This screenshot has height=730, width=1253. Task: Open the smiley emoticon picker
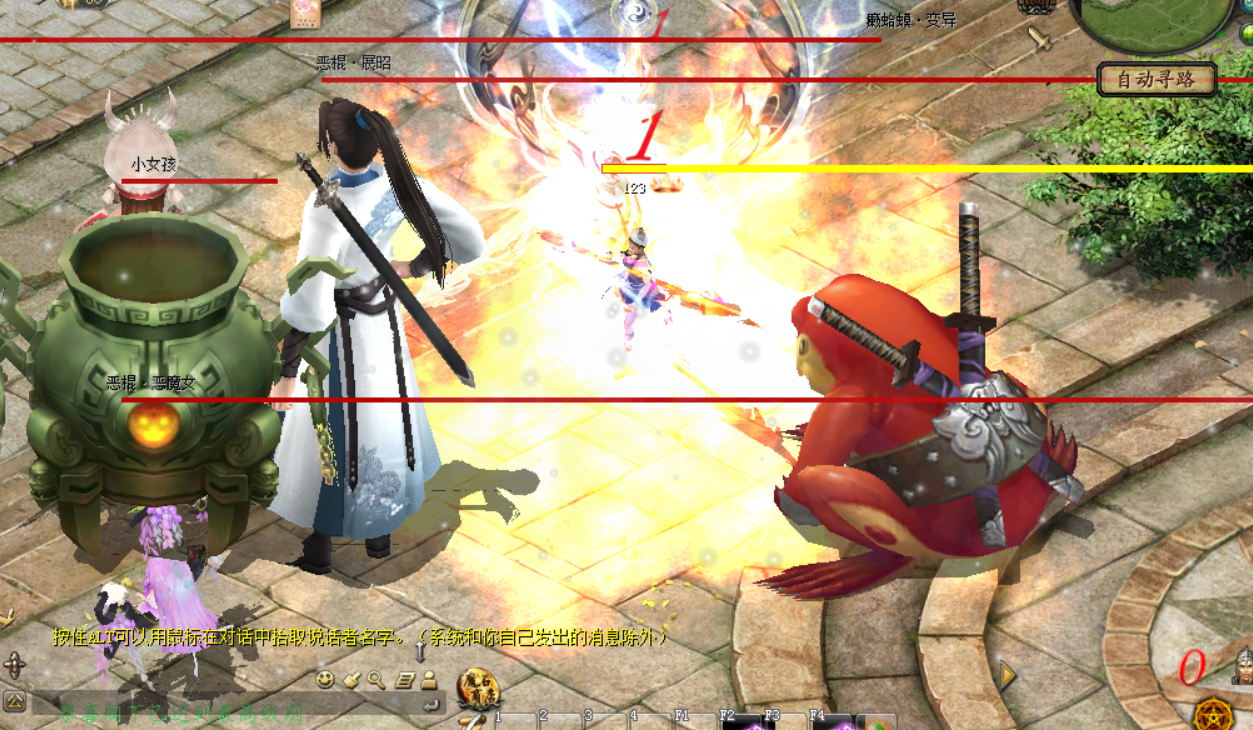325,680
